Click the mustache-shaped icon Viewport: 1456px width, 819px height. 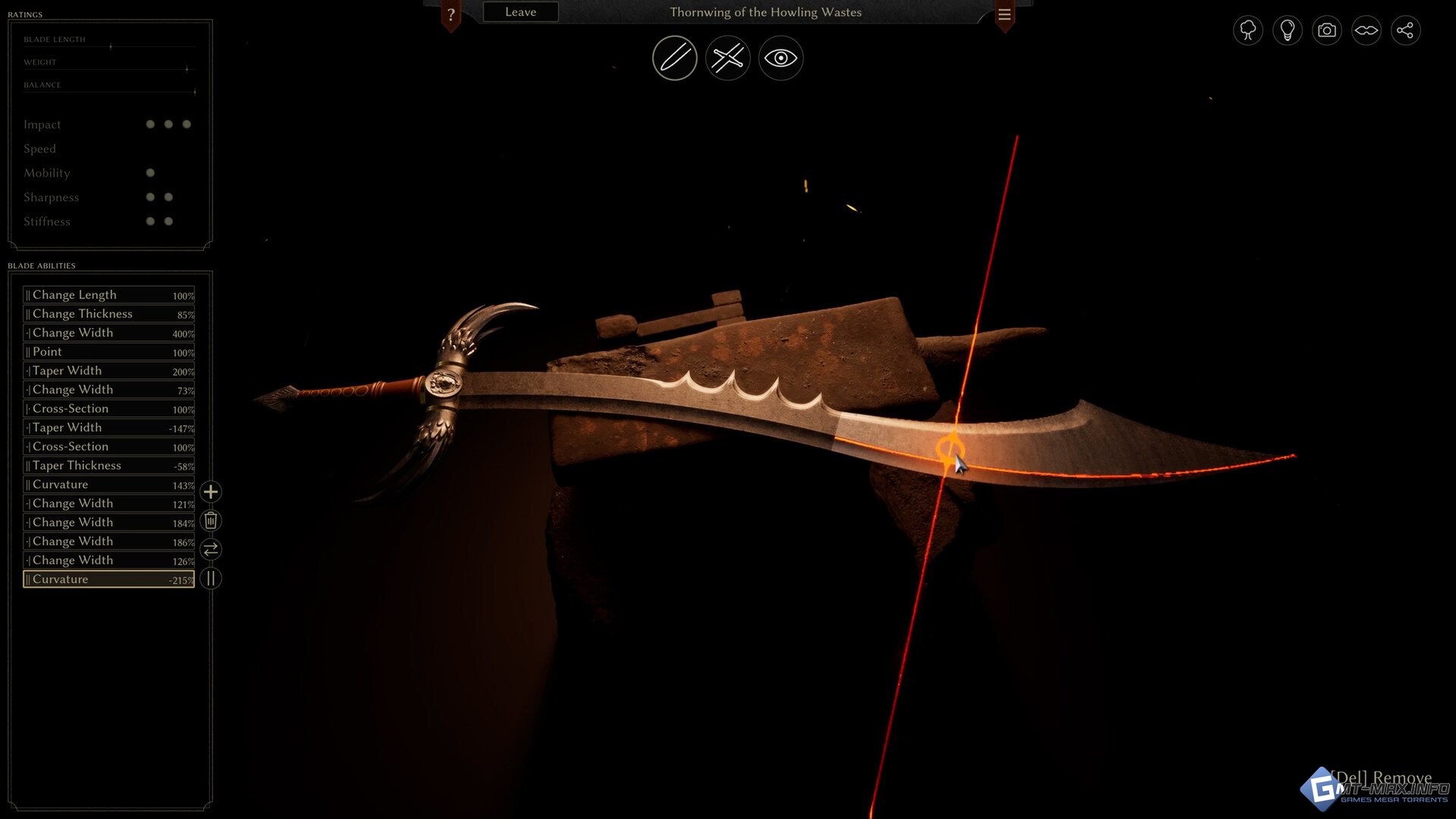[x=1366, y=30]
